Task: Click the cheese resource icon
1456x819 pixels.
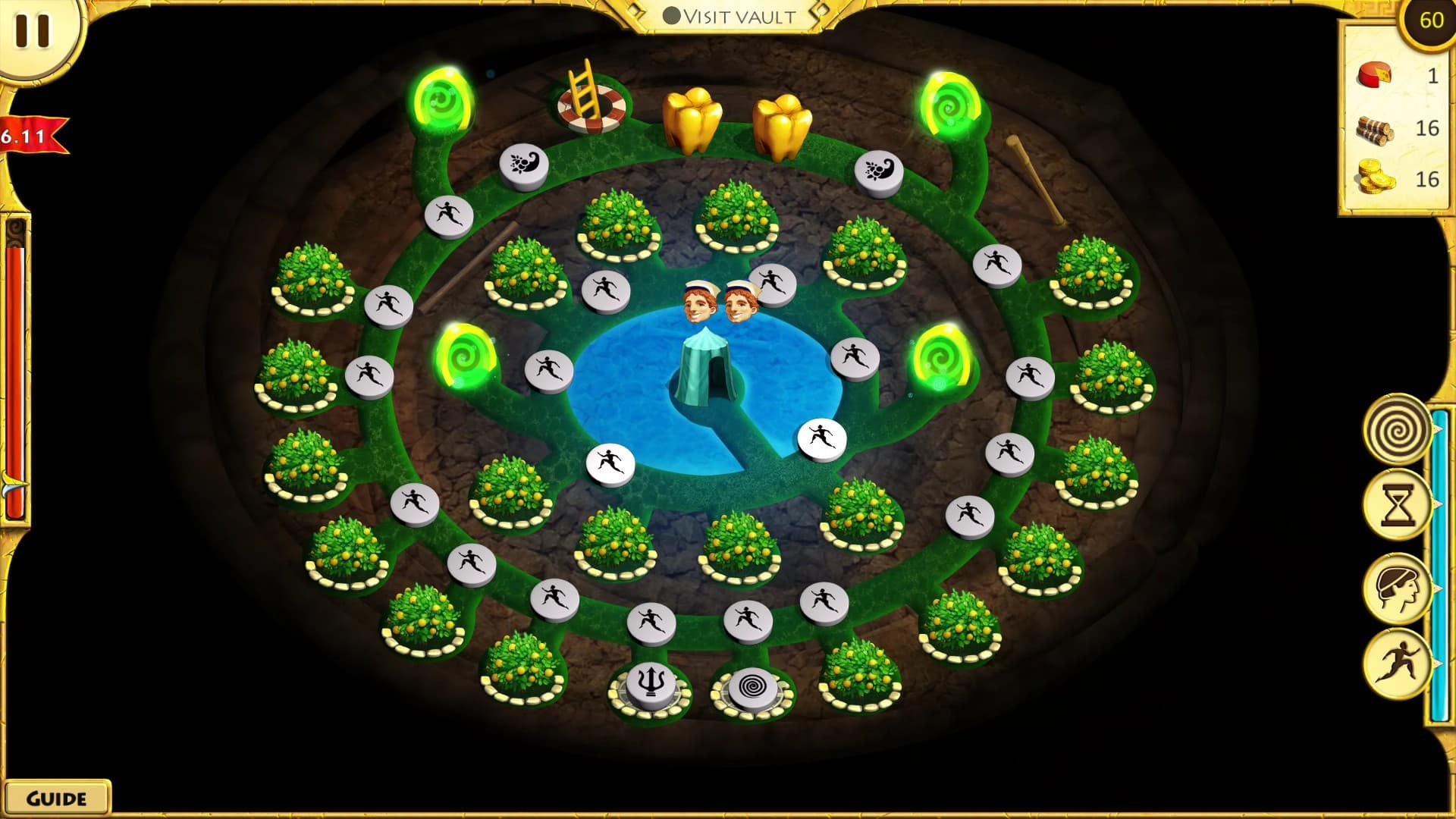Action: pos(1375,76)
